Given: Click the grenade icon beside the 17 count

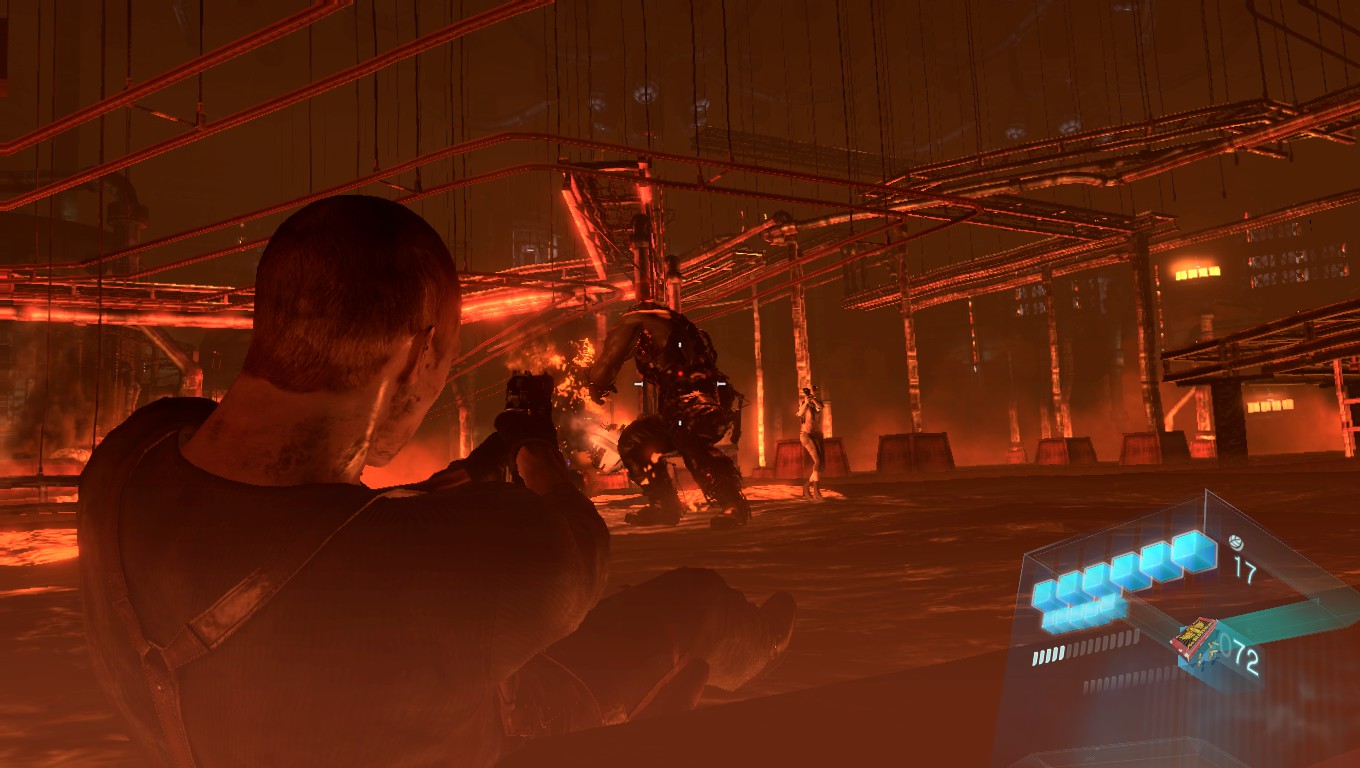Looking at the screenshot, I should pos(1237,543).
